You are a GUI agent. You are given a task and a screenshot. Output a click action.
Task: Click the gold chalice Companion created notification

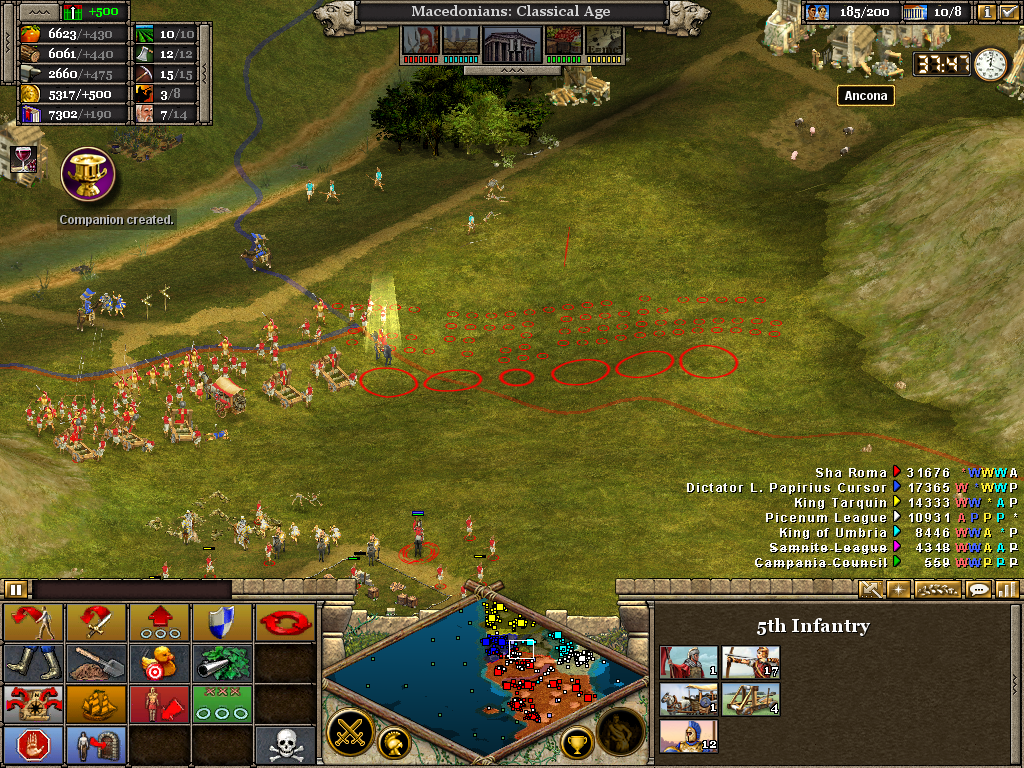(88, 174)
